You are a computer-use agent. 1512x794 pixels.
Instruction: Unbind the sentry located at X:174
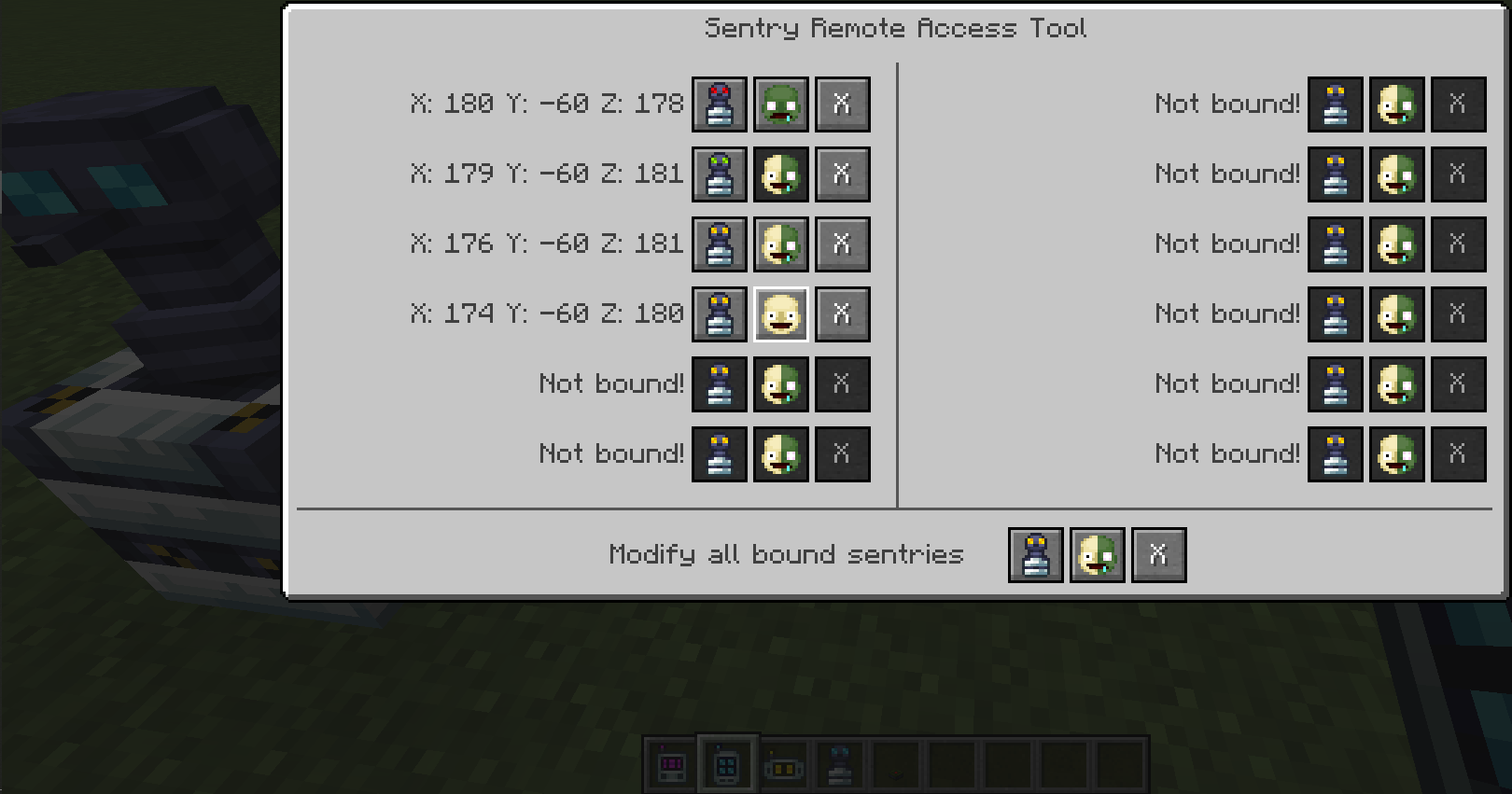[843, 313]
